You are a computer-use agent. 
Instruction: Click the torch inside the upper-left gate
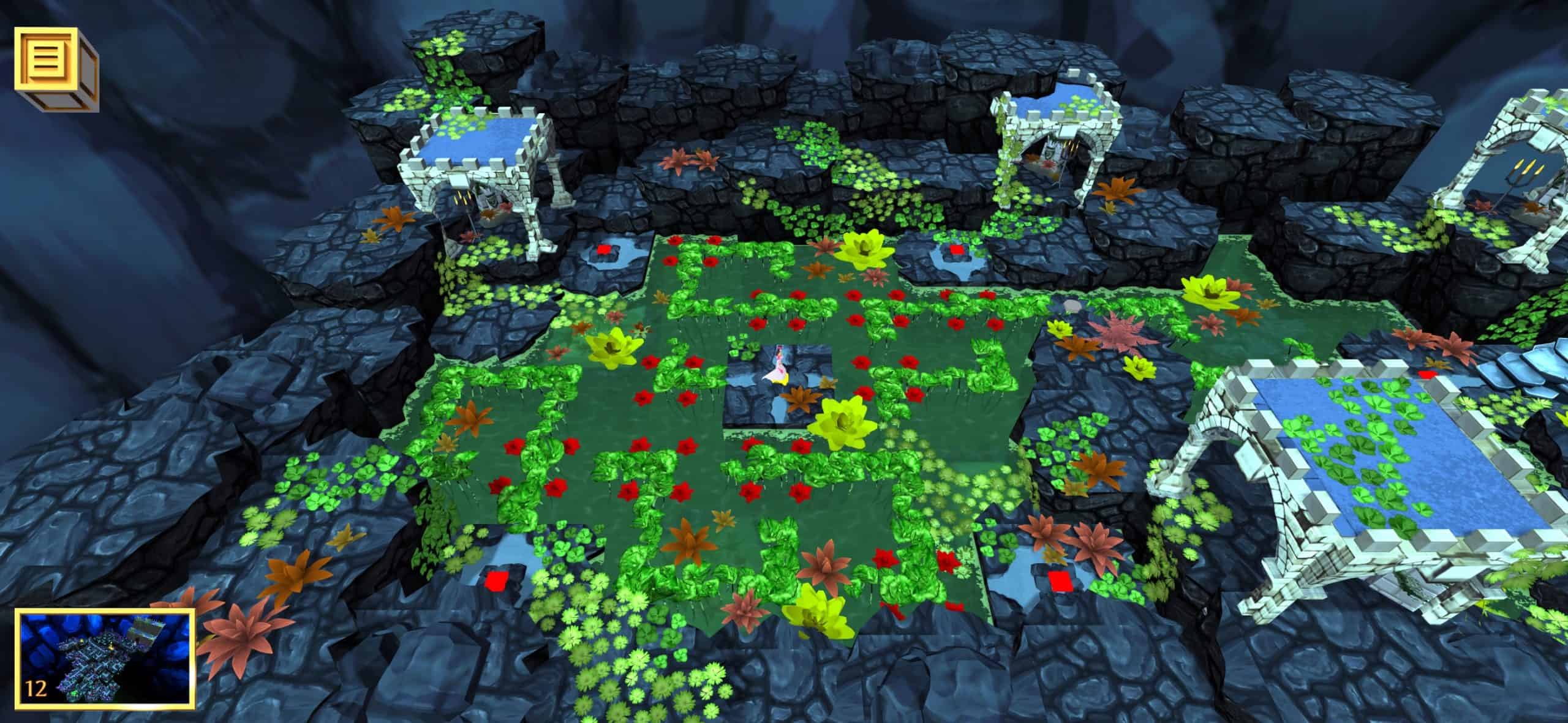tap(462, 198)
